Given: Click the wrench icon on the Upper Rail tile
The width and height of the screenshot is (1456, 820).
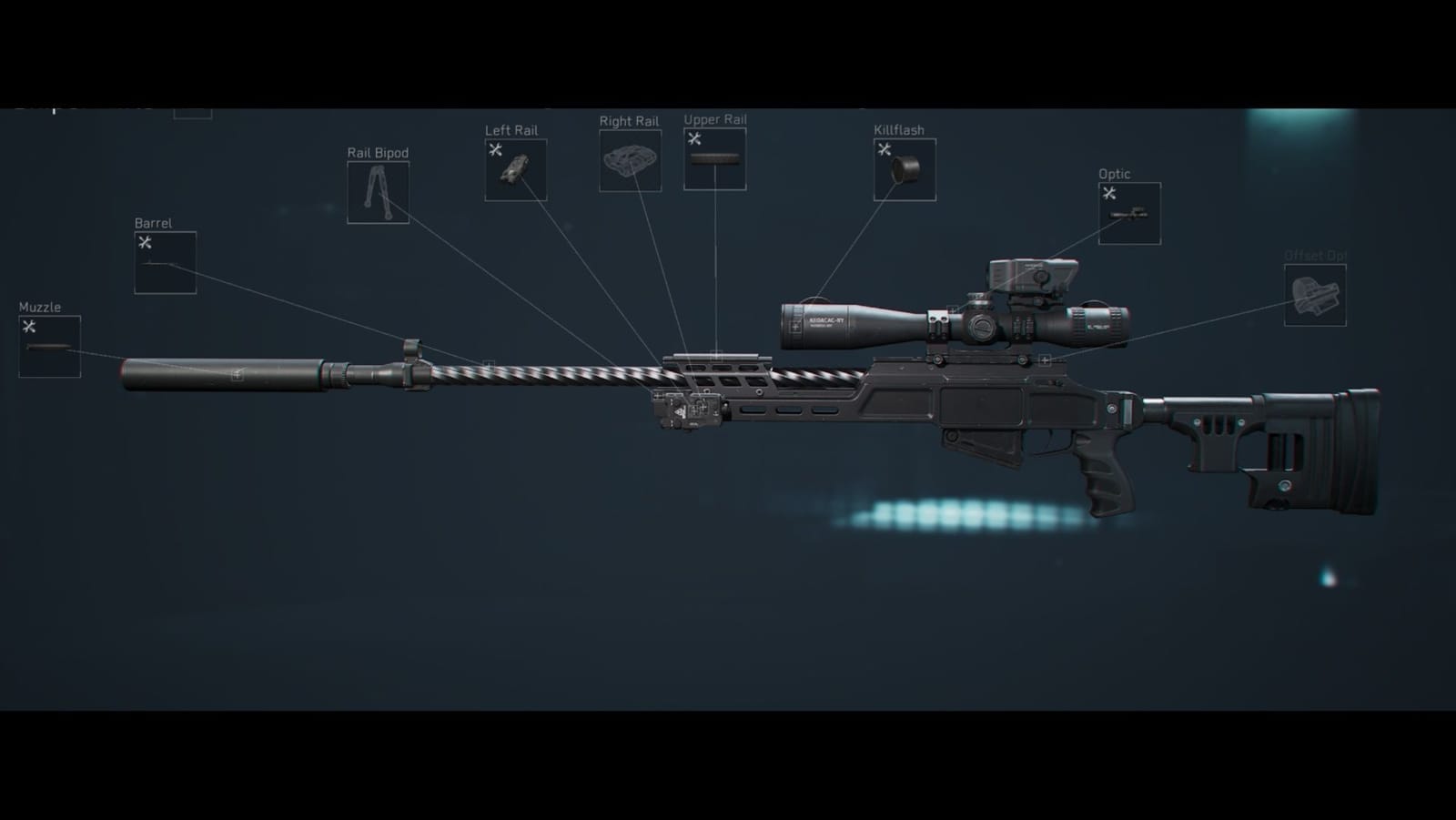Looking at the screenshot, I should (694, 138).
